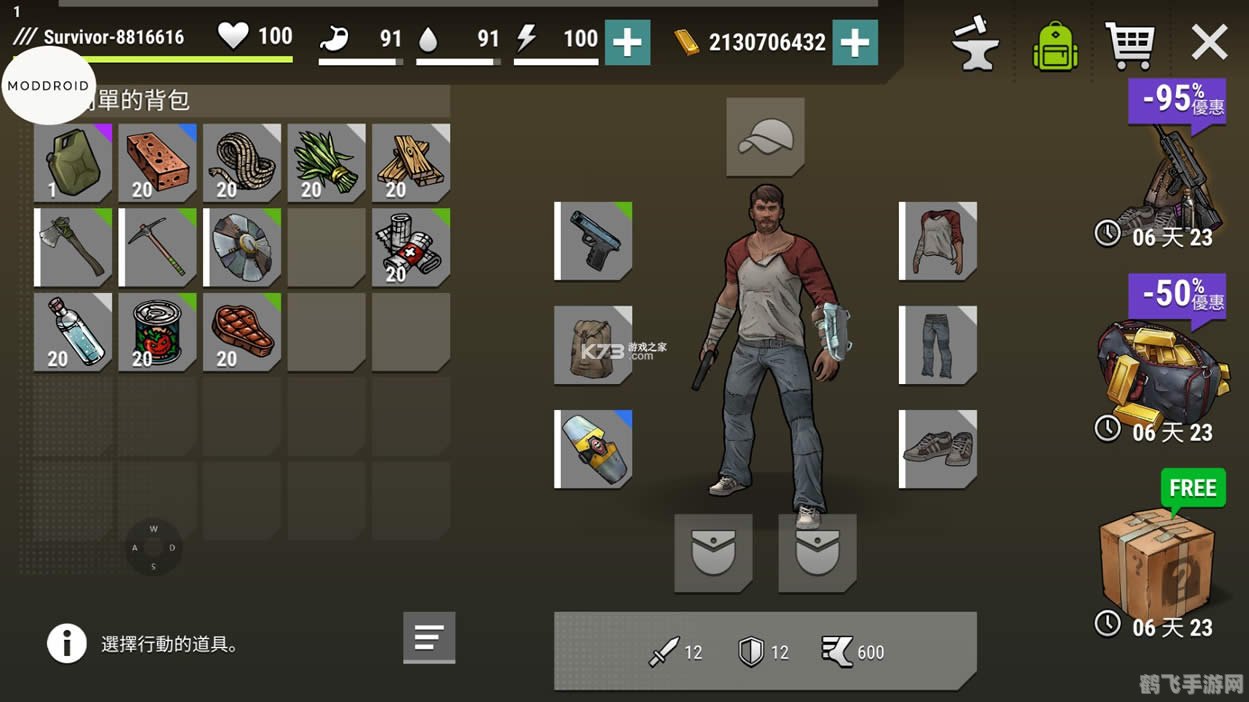
Task: Select the fuel canister slot
Action: point(73,163)
